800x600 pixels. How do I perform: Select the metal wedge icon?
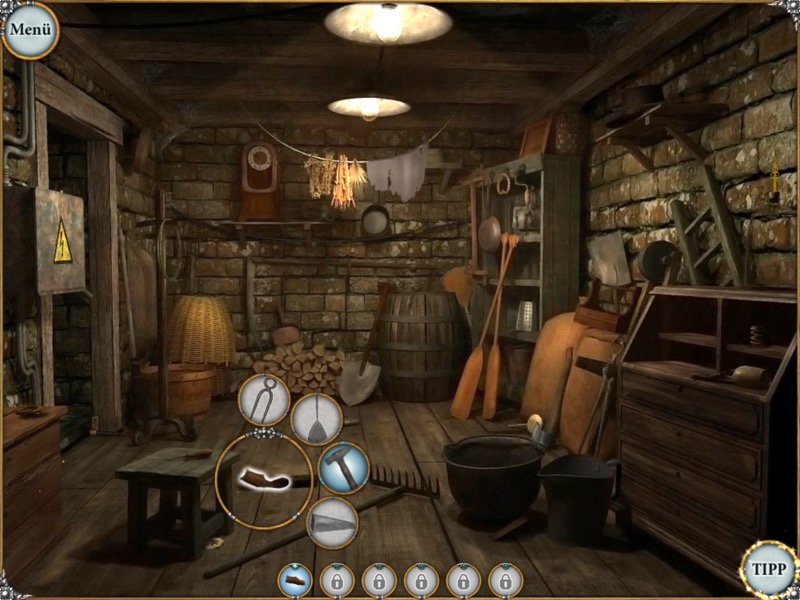332,523
